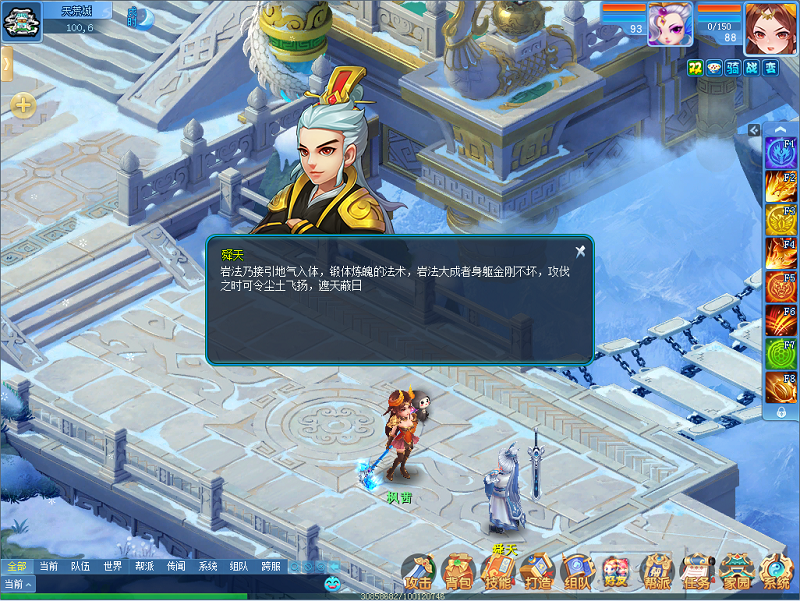800x601 pixels.
Task: Click the 攻击 attack button
Action: point(418,572)
